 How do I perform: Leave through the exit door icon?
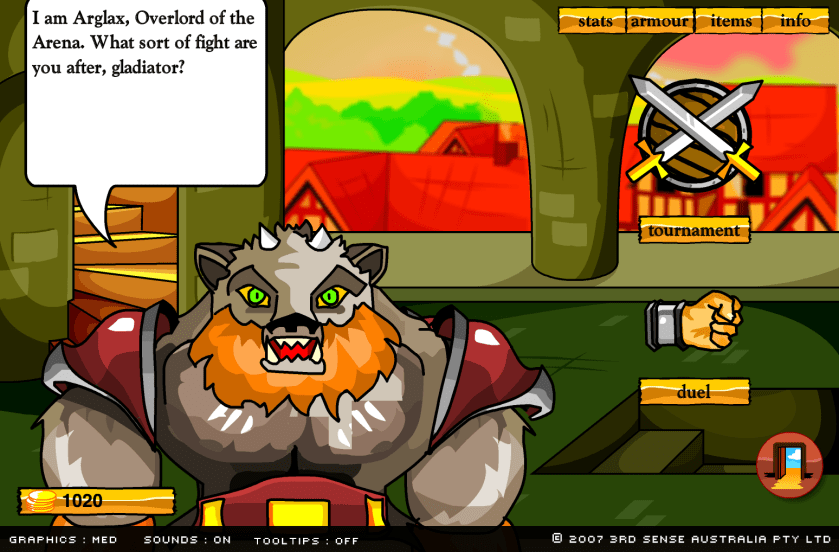click(789, 465)
